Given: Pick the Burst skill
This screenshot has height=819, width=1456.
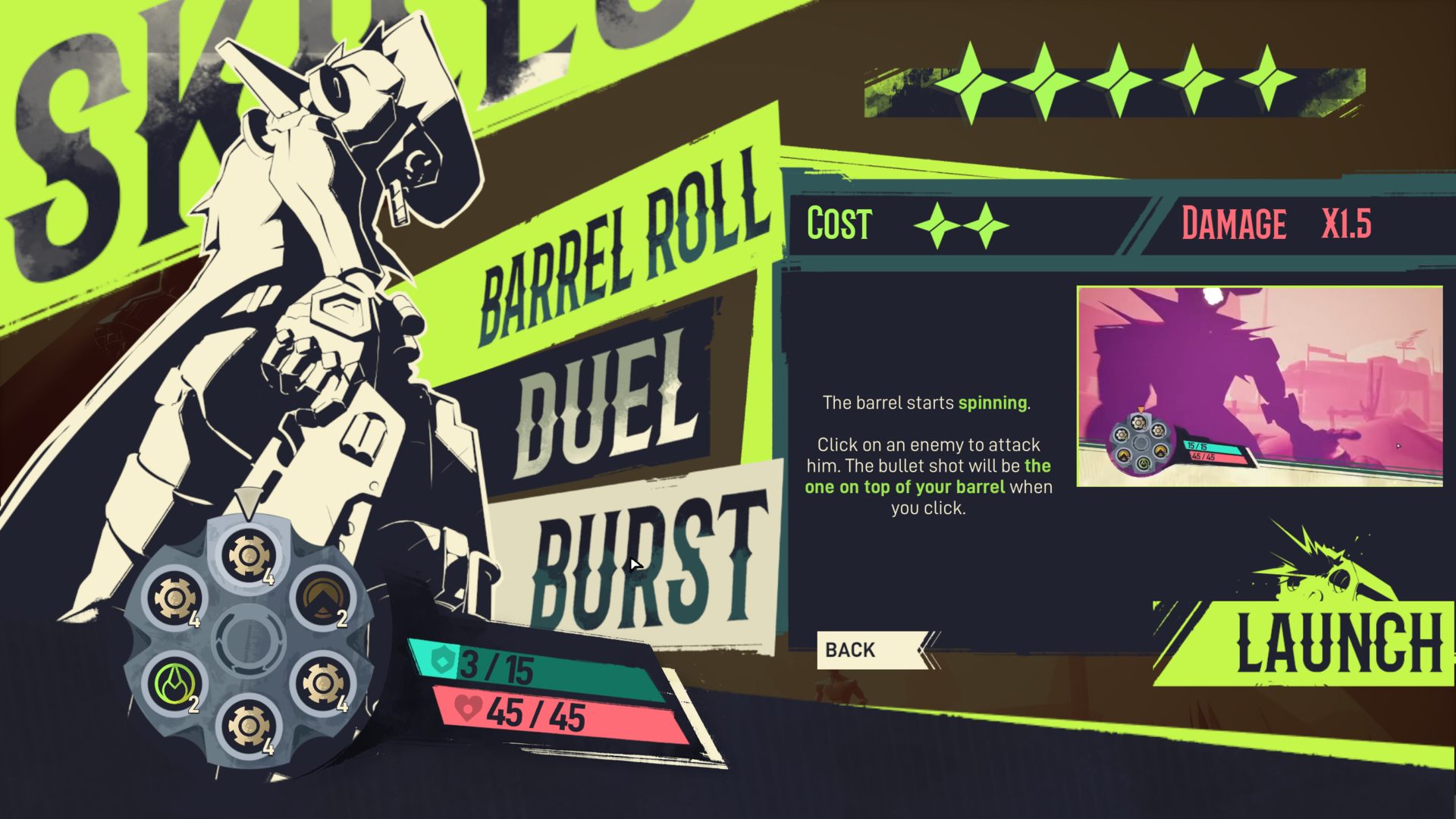Looking at the screenshot, I should point(645,561).
